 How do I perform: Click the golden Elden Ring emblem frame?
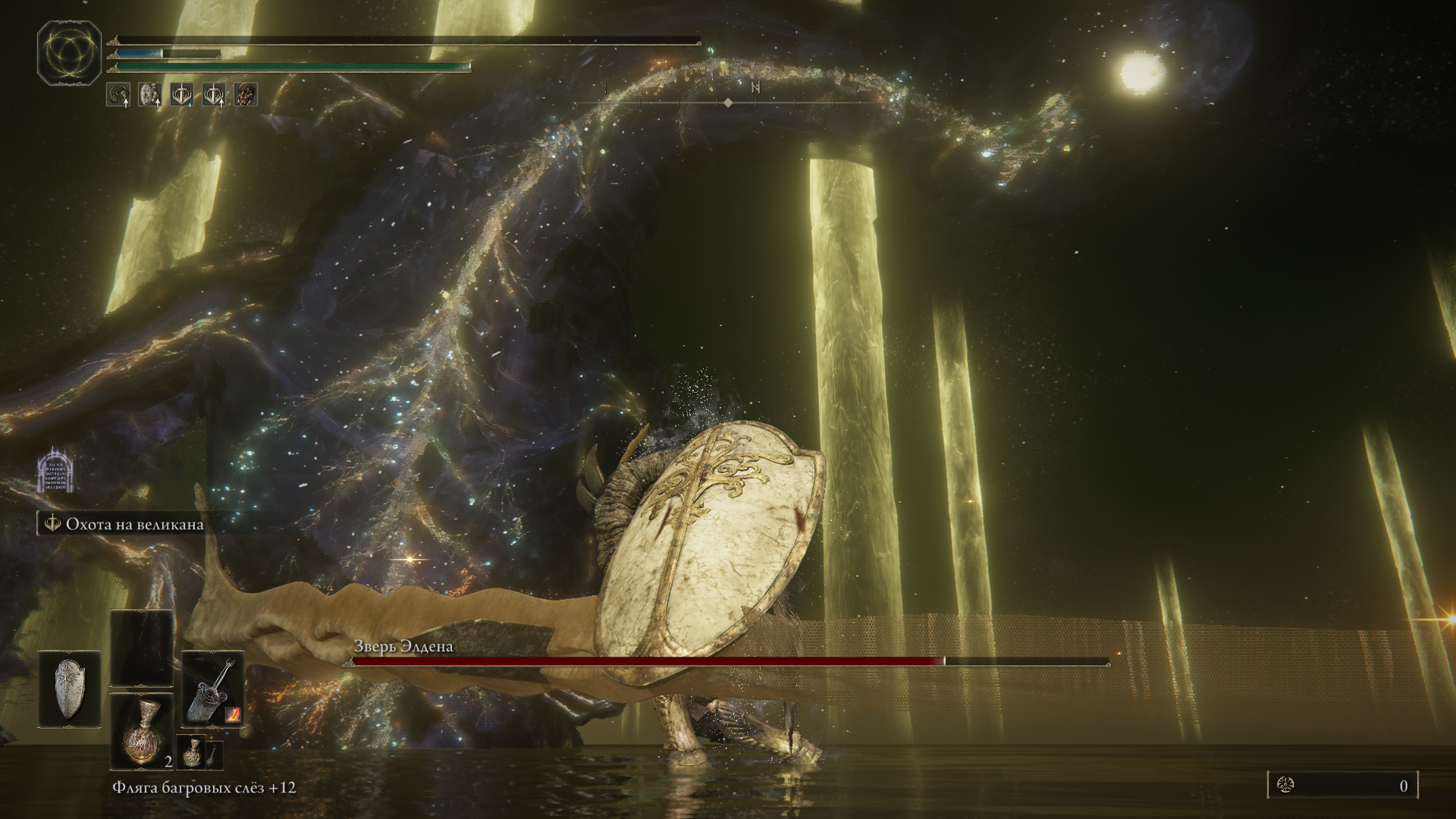point(69,53)
